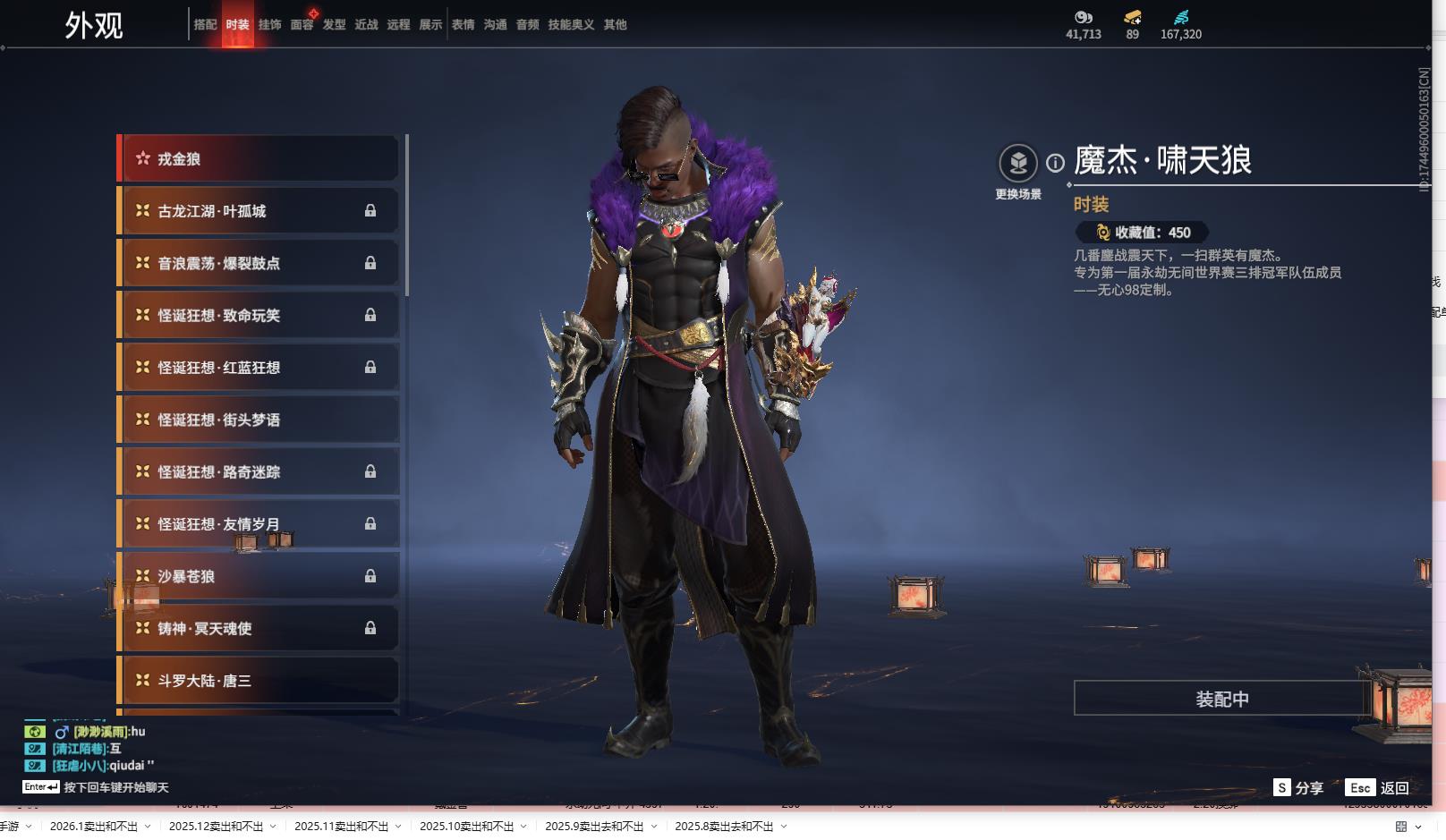Open the 挂饰 tab
This screenshot has width=1446, height=840.
(x=269, y=25)
